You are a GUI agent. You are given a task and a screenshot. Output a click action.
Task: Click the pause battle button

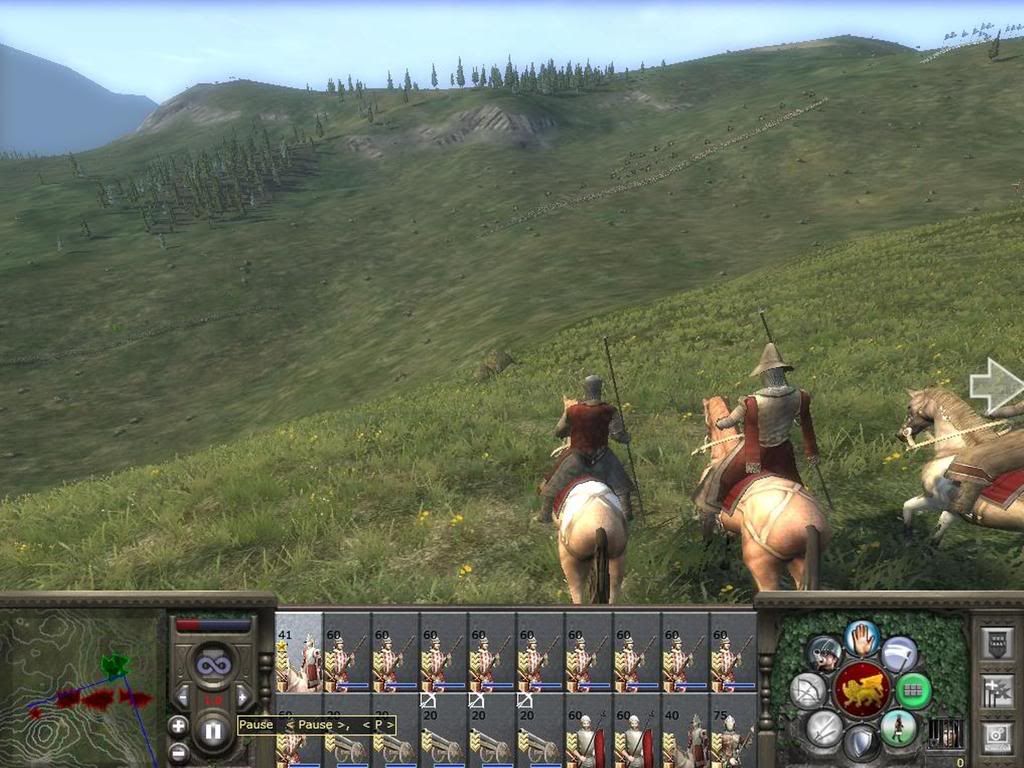click(x=212, y=731)
